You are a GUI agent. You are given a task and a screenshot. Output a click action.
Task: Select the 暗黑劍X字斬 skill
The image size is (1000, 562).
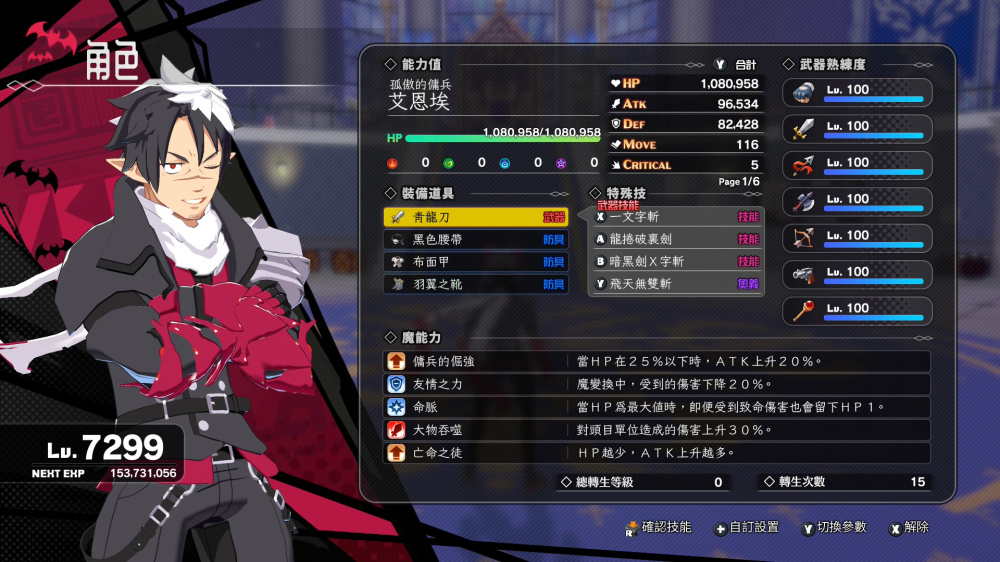[x=677, y=262]
